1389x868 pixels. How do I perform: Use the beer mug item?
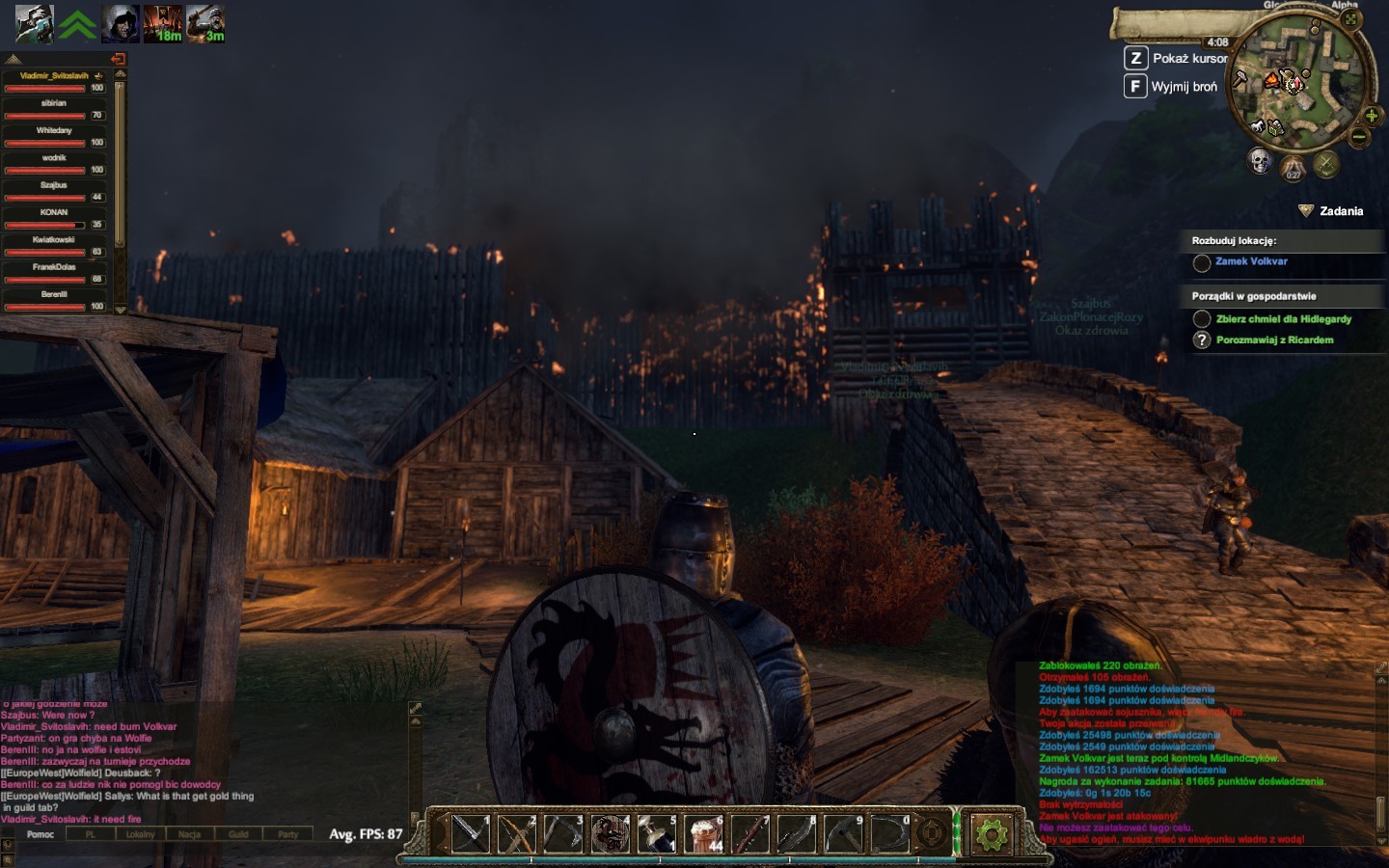tap(703, 833)
